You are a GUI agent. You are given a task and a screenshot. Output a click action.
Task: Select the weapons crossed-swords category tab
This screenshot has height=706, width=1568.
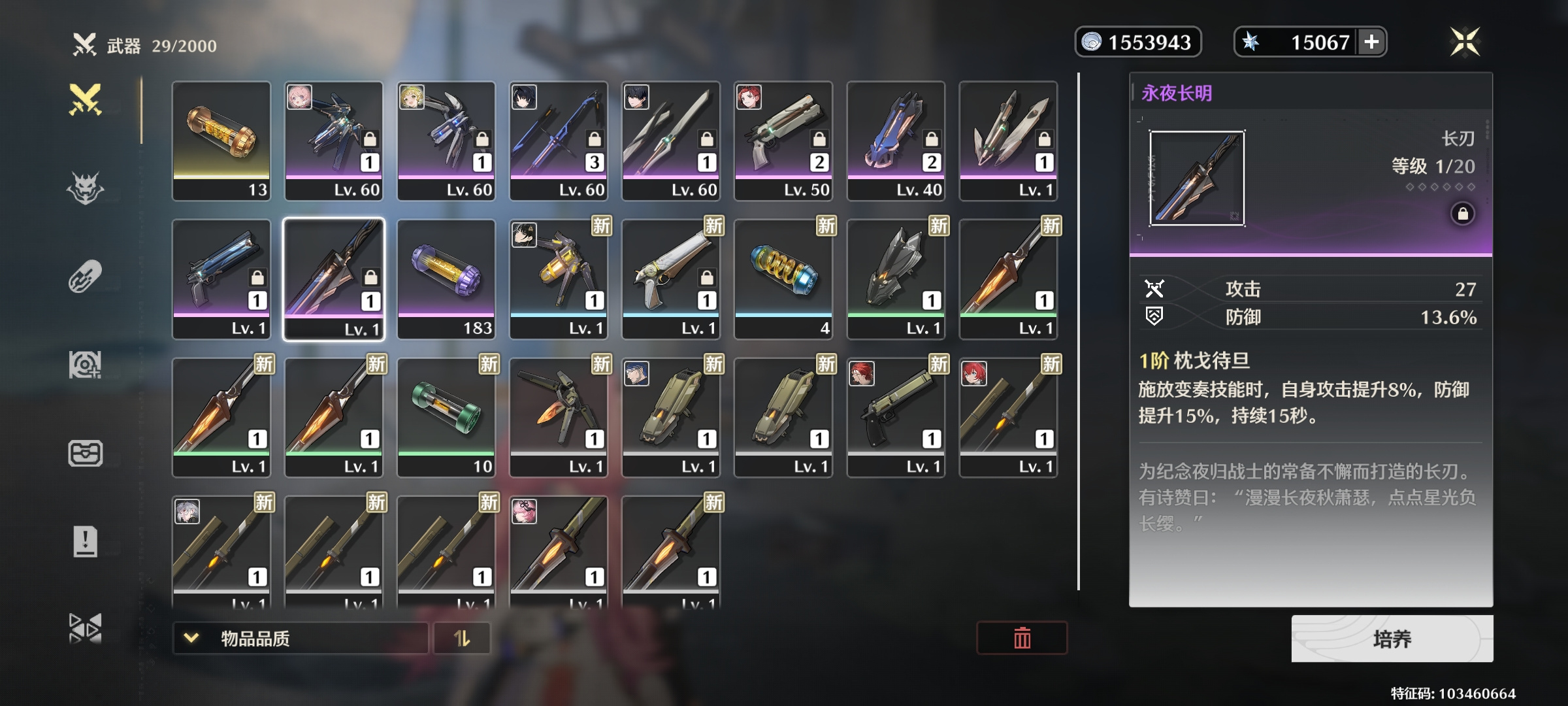[86, 100]
